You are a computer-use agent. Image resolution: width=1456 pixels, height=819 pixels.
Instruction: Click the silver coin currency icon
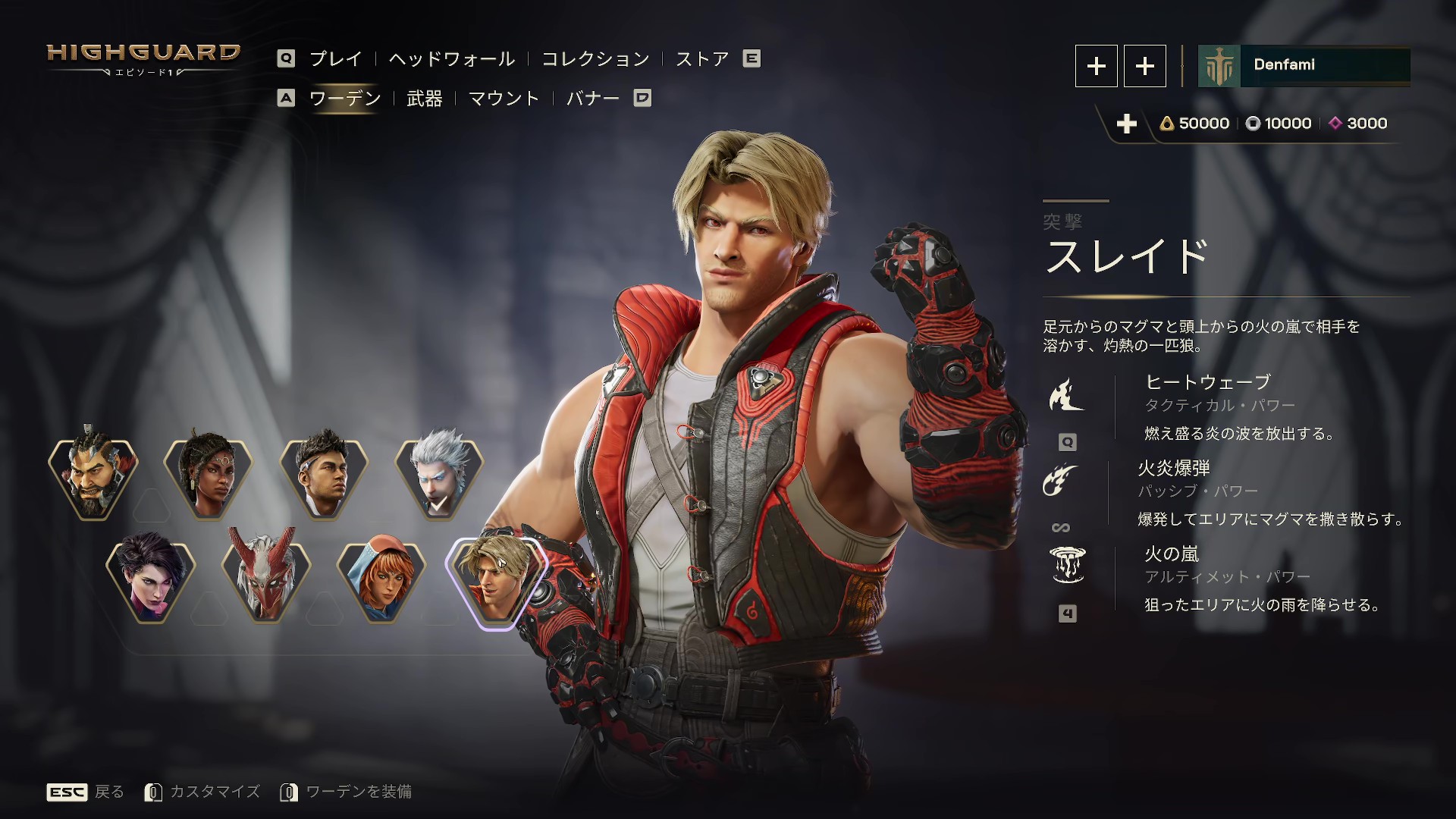1252,124
